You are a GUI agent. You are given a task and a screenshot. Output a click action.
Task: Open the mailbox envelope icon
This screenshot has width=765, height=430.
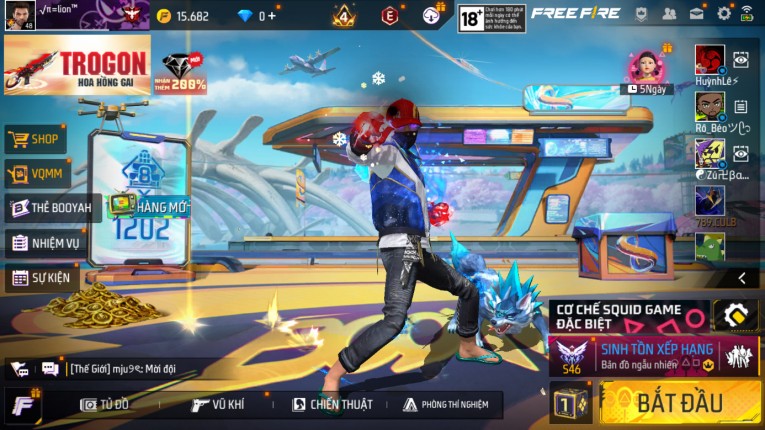pyautogui.click(x=696, y=13)
